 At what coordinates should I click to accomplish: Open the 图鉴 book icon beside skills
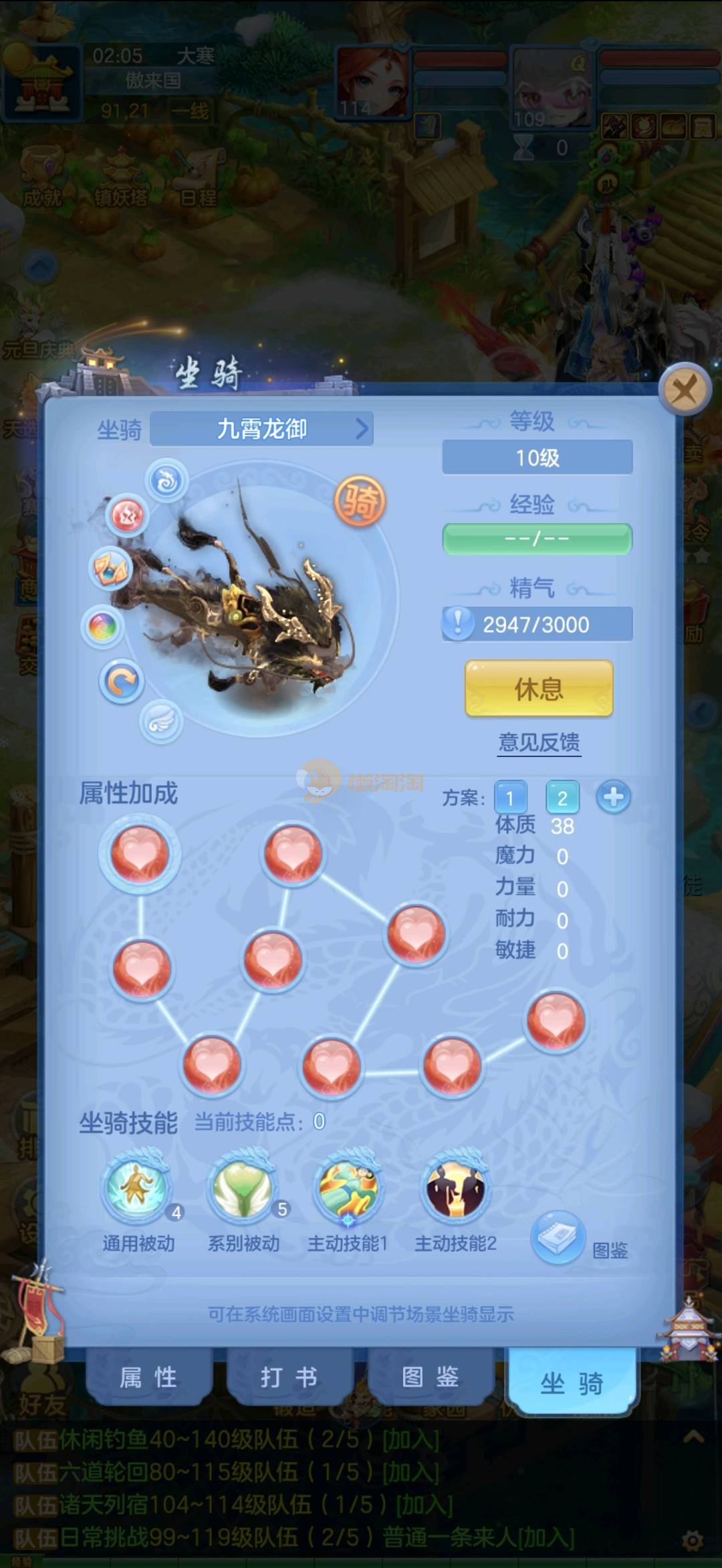[x=558, y=1238]
